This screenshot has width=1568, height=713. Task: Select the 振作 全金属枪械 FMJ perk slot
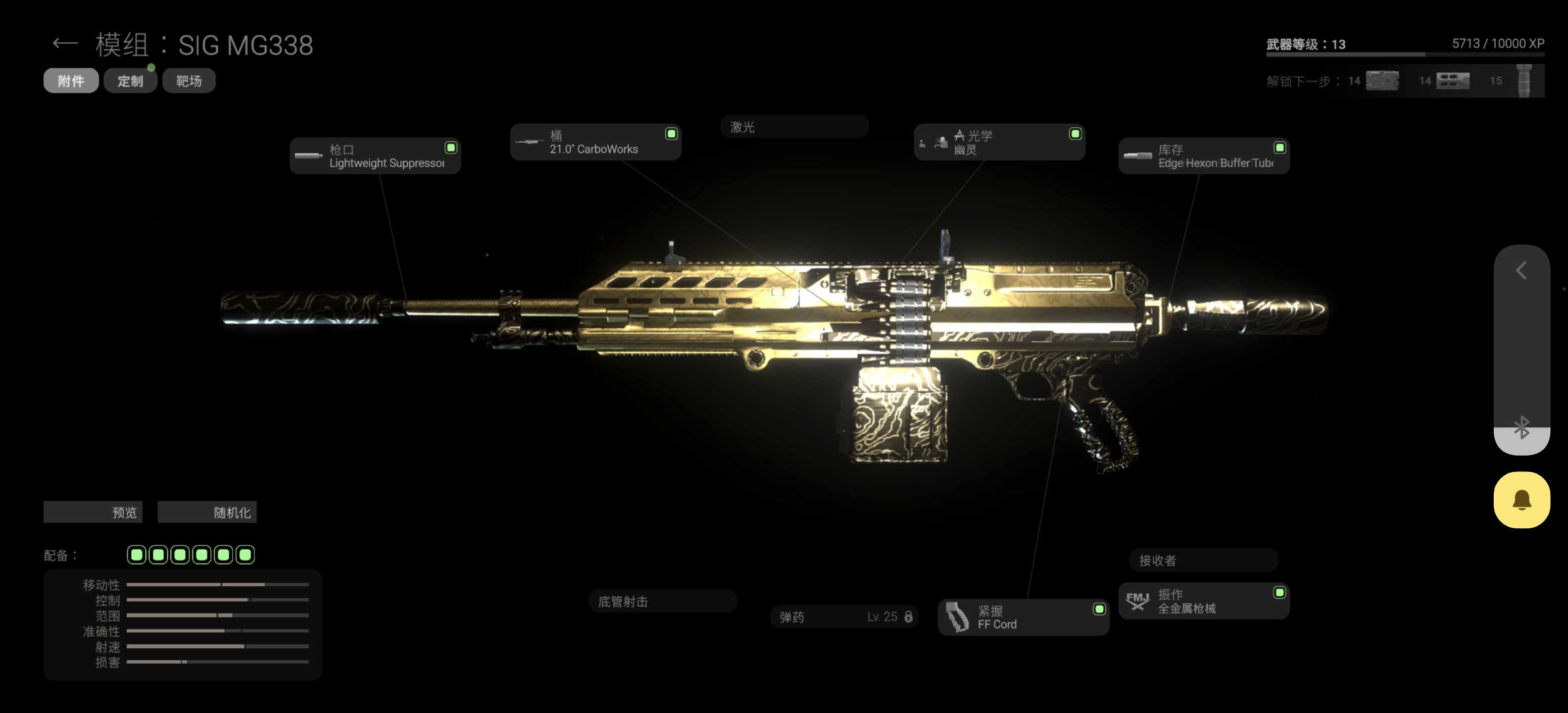(1203, 601)
